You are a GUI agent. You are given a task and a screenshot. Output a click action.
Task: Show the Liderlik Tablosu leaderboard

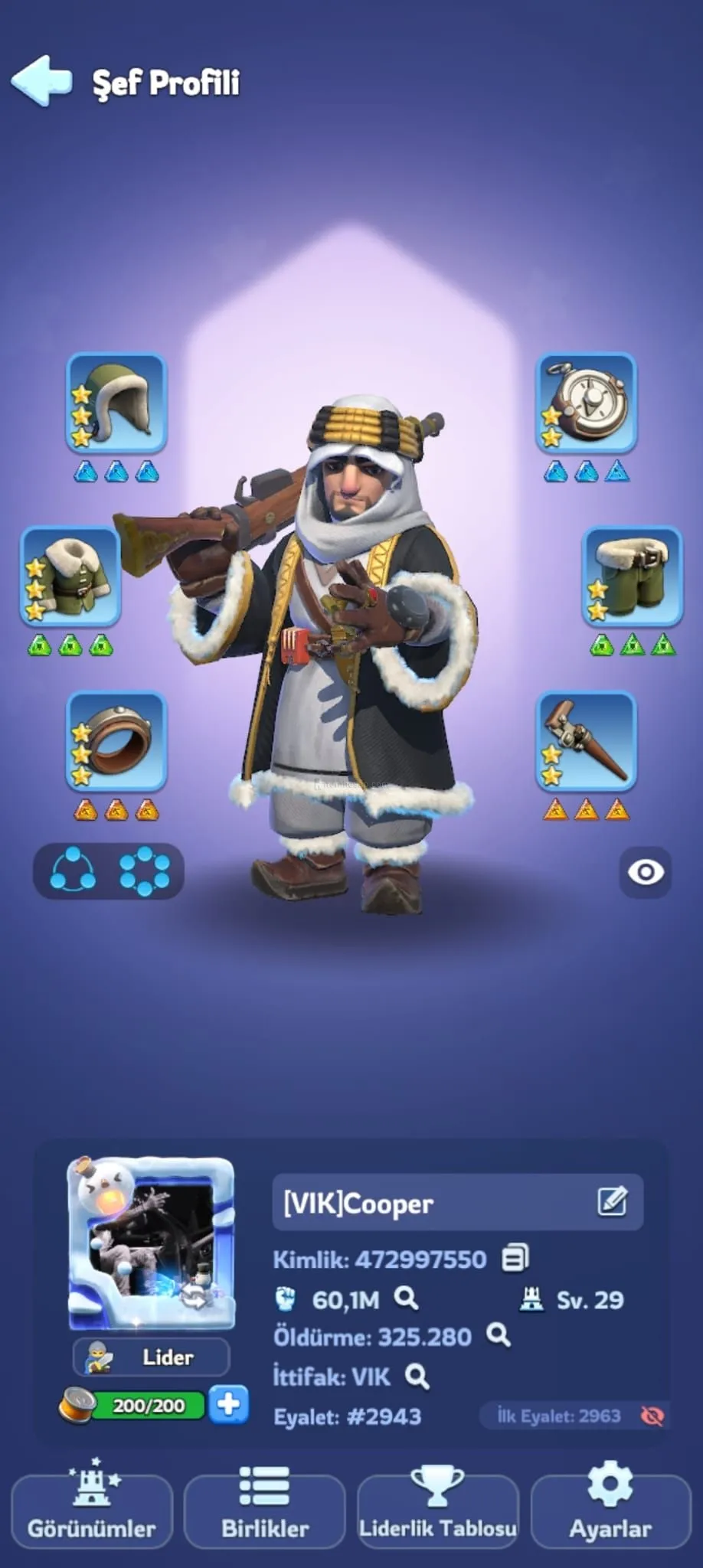(438, 1510)
